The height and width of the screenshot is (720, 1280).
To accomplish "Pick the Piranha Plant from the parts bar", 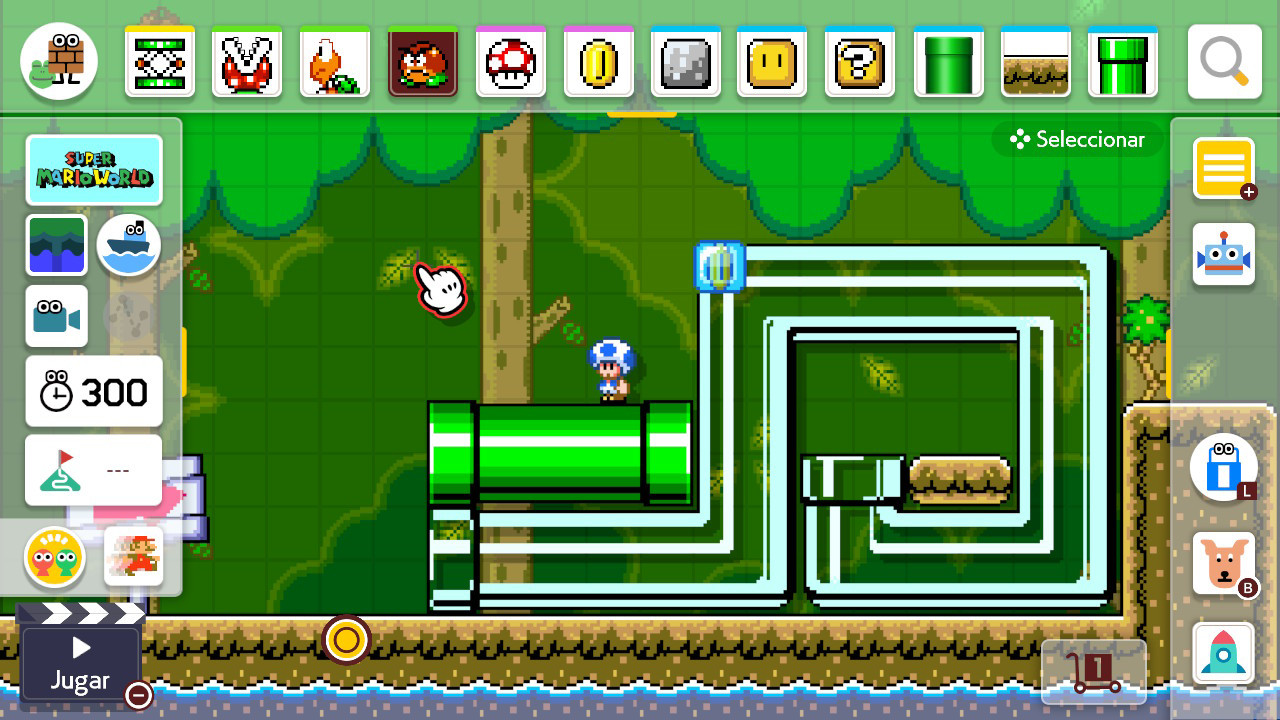I will pyautogui.click(x=247, y=61).
